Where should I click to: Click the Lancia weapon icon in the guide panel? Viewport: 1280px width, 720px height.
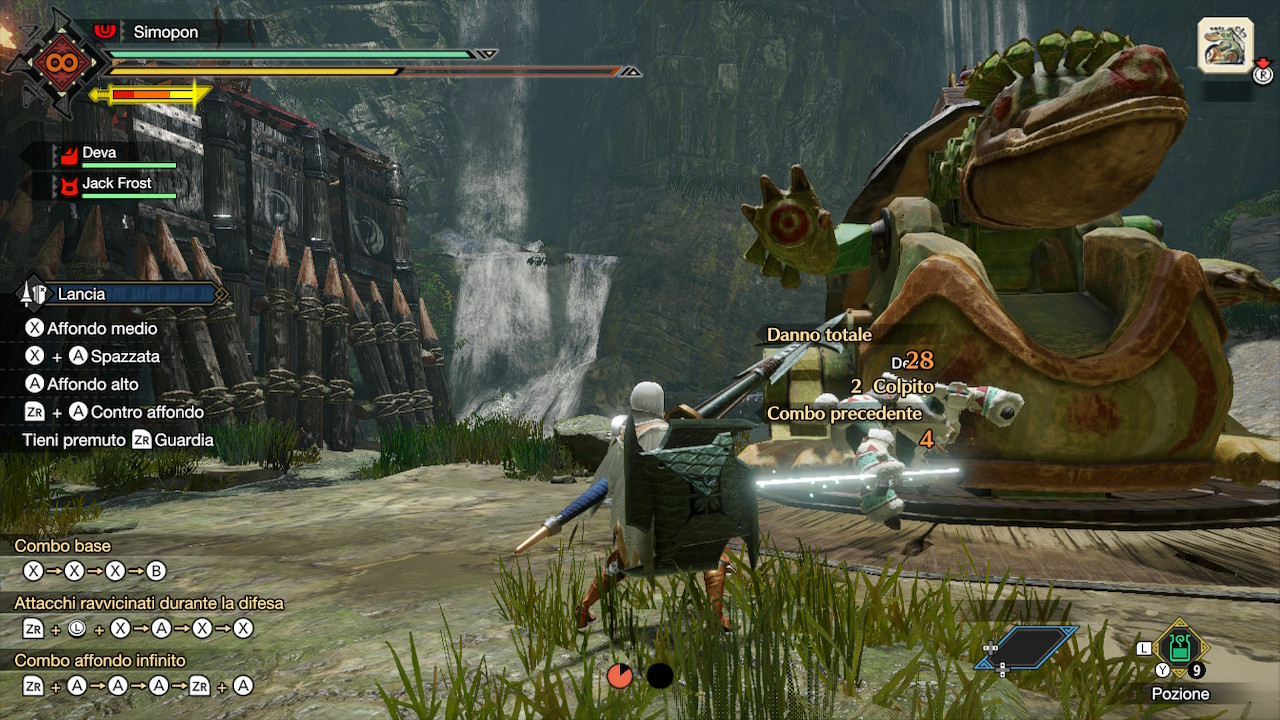point(34,293)
